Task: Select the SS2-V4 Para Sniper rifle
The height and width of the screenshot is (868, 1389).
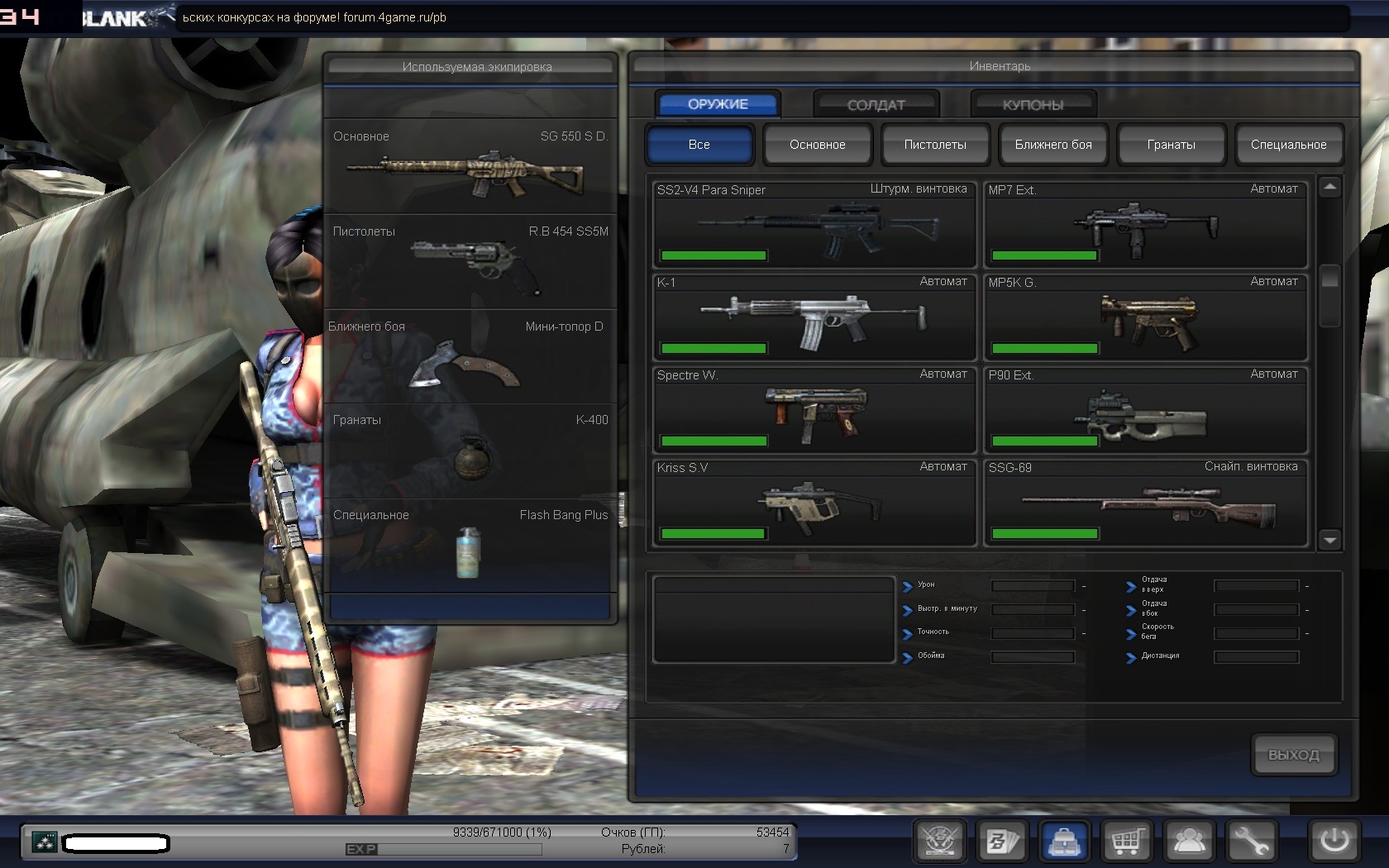Action: (x=814, y=223)
